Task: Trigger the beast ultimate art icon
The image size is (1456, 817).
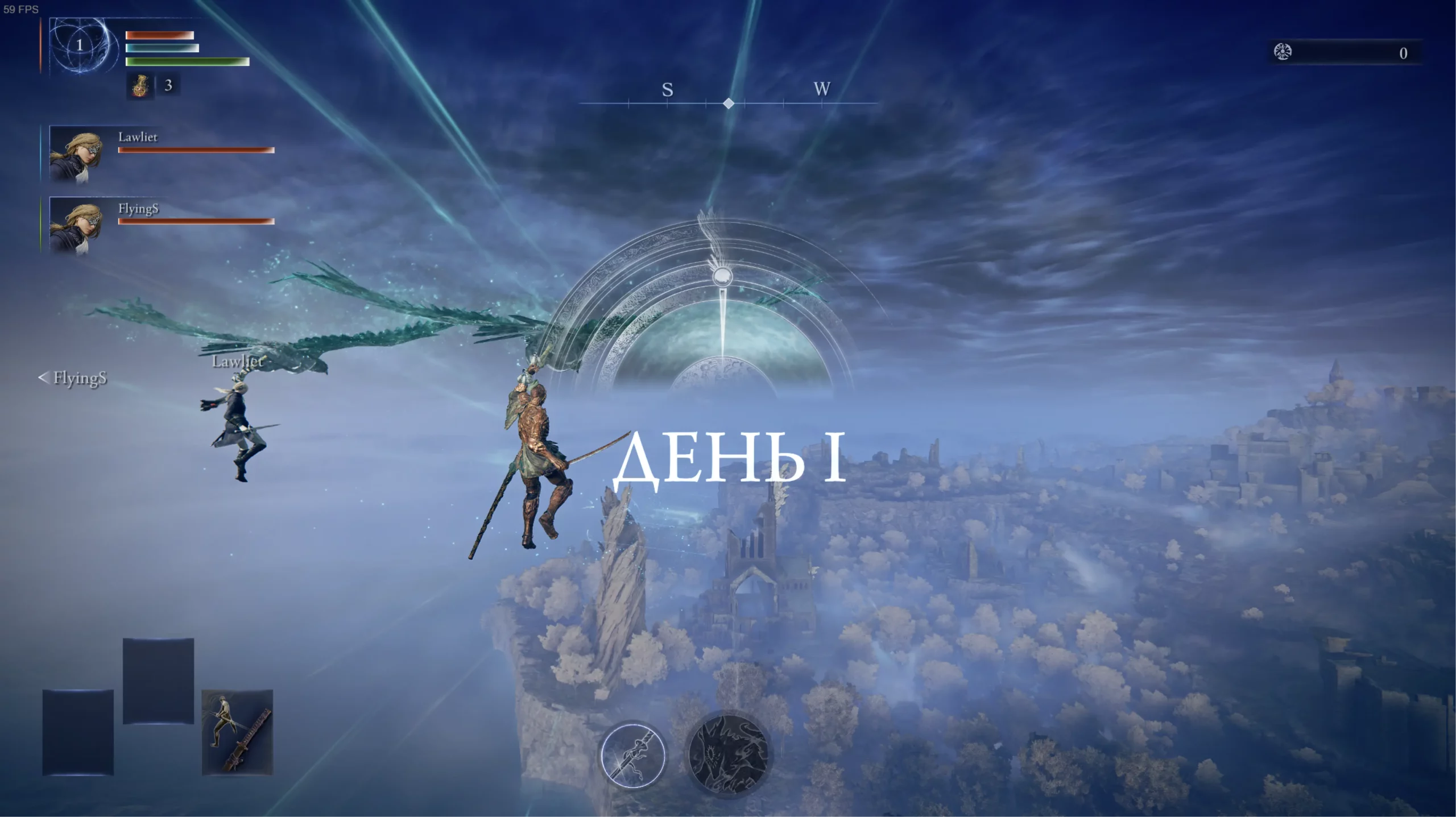Action: 728,754
